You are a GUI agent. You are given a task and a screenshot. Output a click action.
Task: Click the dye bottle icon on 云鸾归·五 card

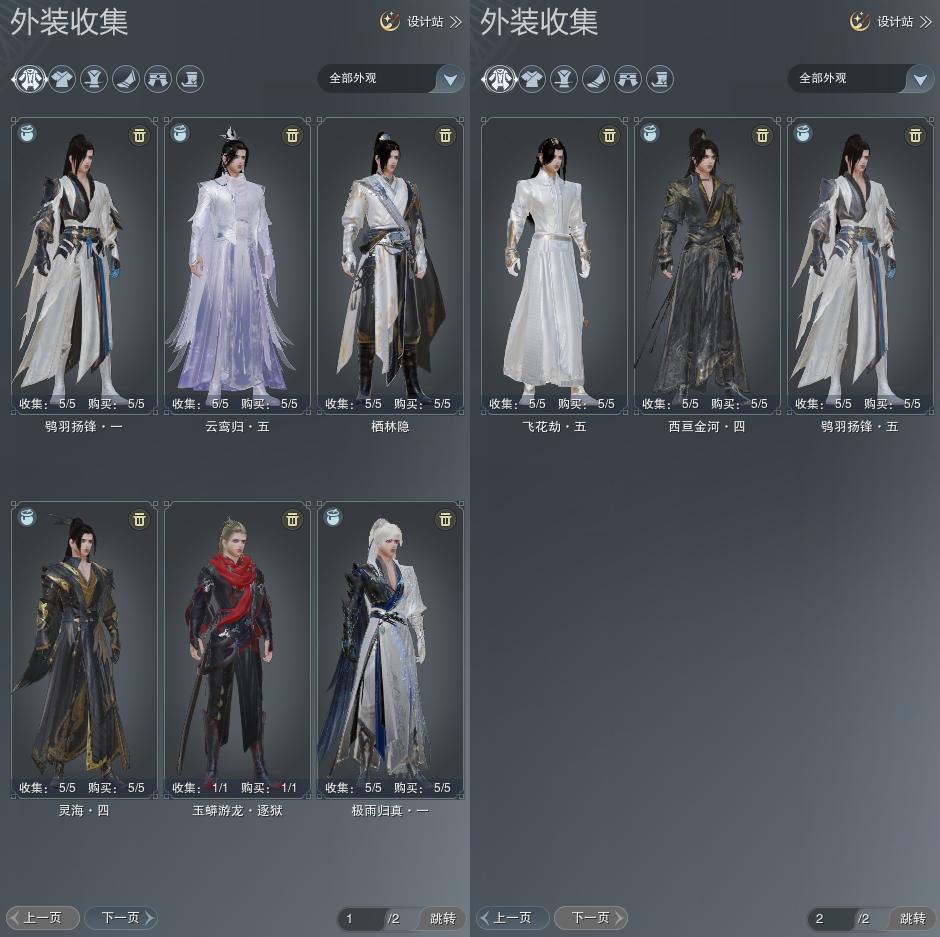180,133
